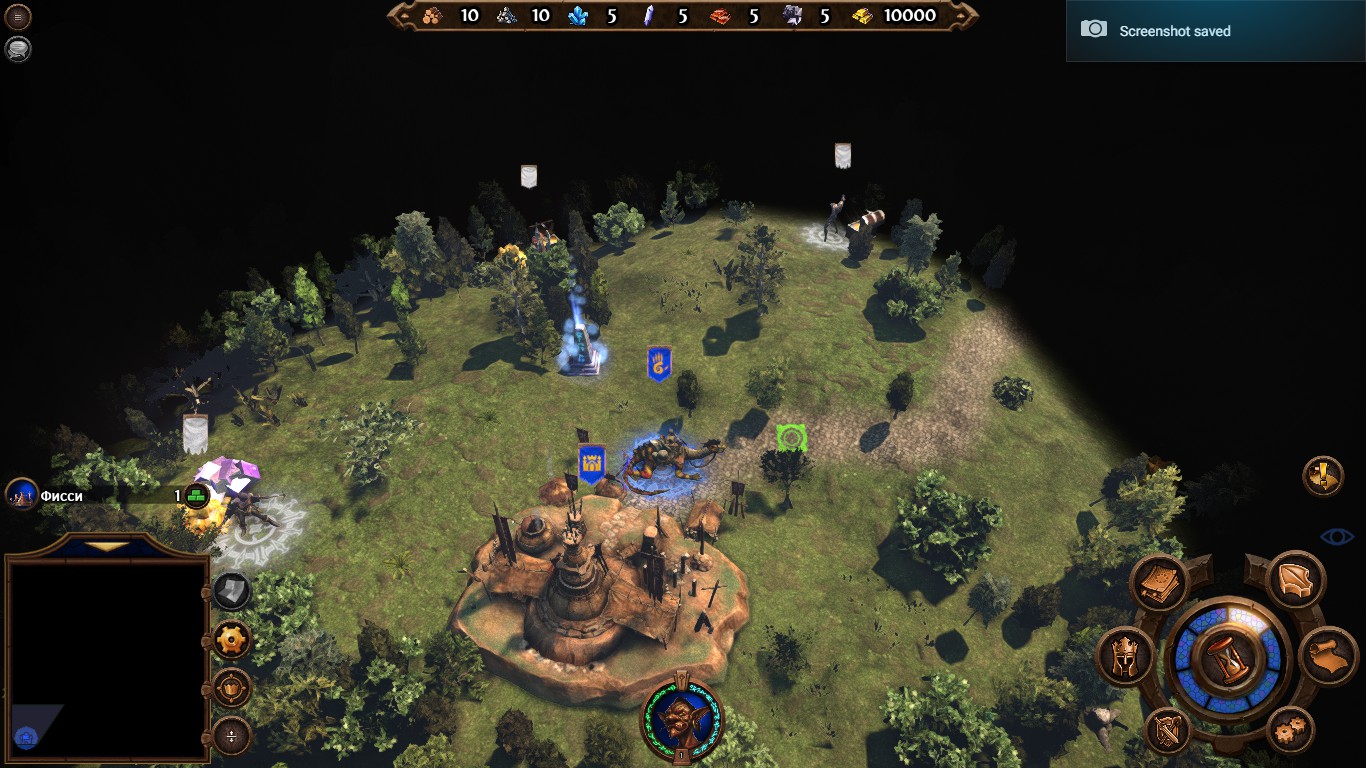Select the Фисси town entry

click(60, 495)
